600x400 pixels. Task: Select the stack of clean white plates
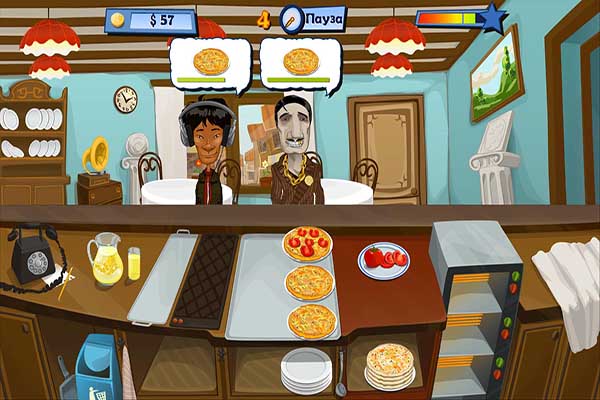click(306, 370)
